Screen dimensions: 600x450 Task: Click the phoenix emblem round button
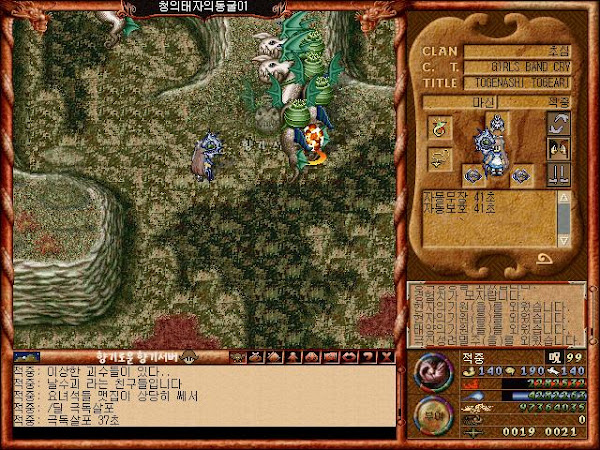tap(433, 372)
